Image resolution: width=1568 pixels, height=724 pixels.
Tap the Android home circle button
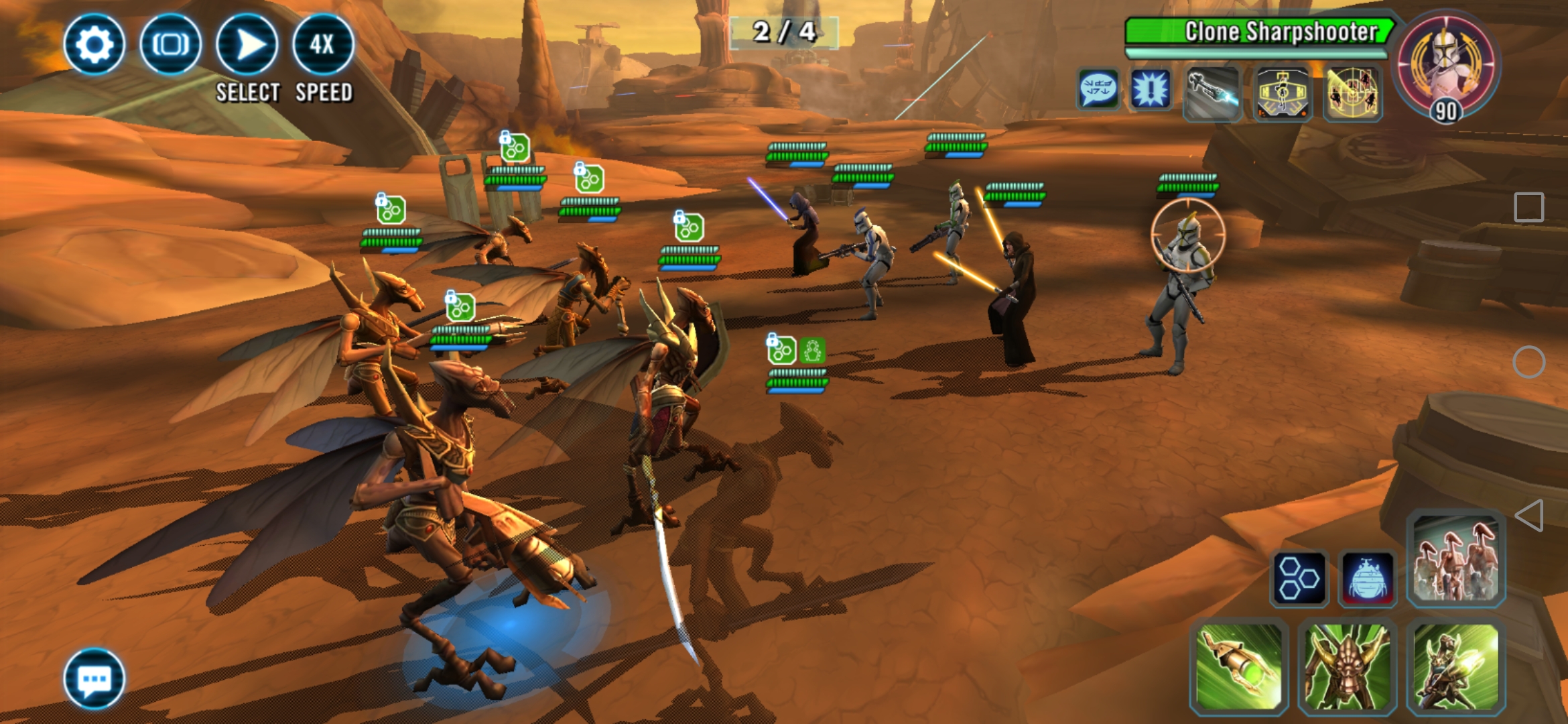1529,362
